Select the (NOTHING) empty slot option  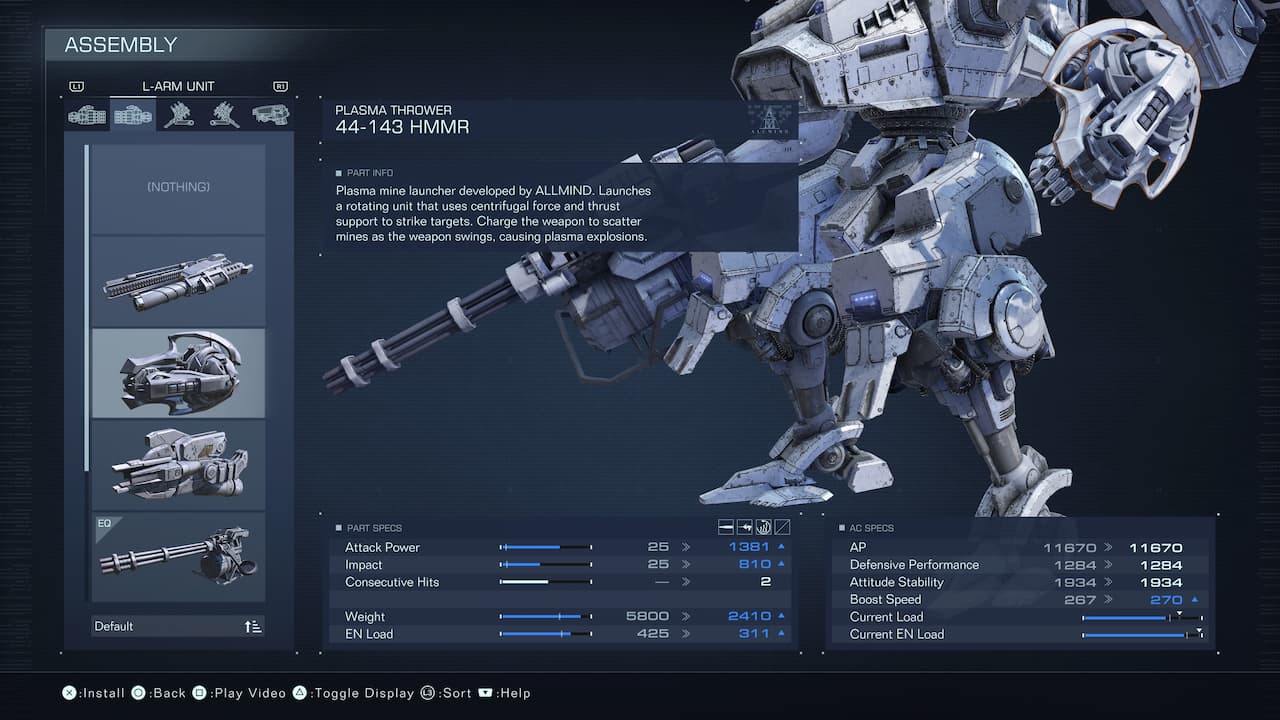pyautogui.click(x=178, y=188)
